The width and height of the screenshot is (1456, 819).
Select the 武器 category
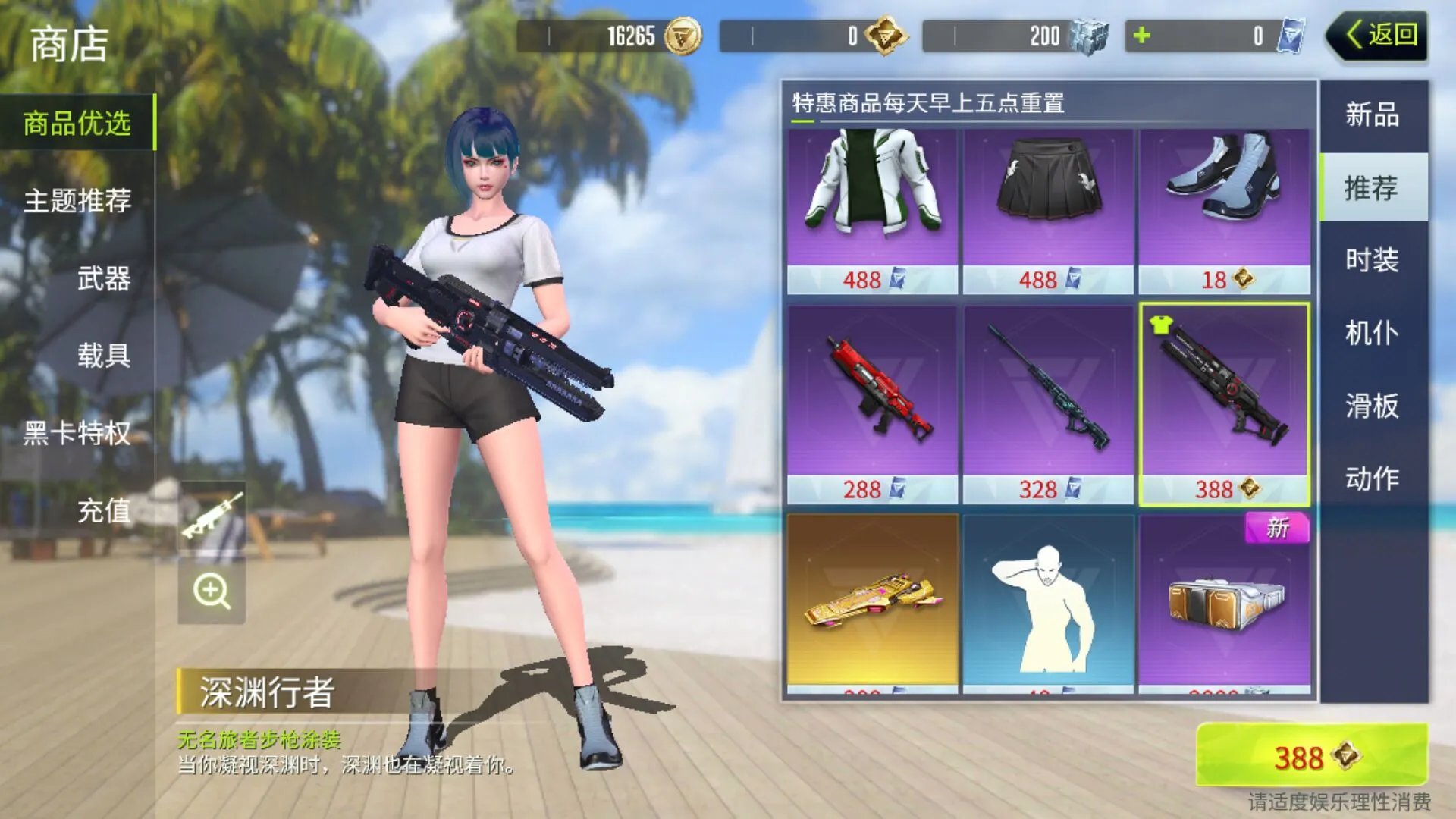(x=103, y=279)
